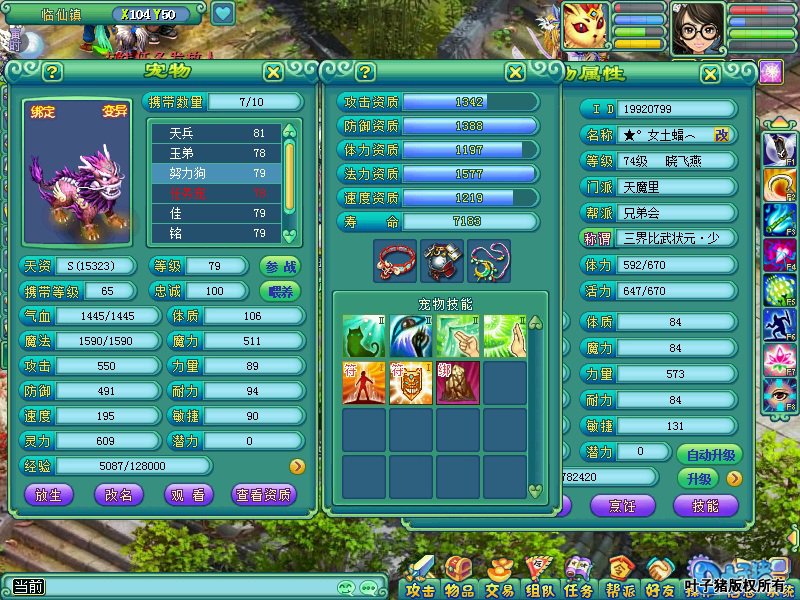Select pet 天兵 in the pet list
The height and width of the screenshot is (600, 800).
tap(214, 133)
